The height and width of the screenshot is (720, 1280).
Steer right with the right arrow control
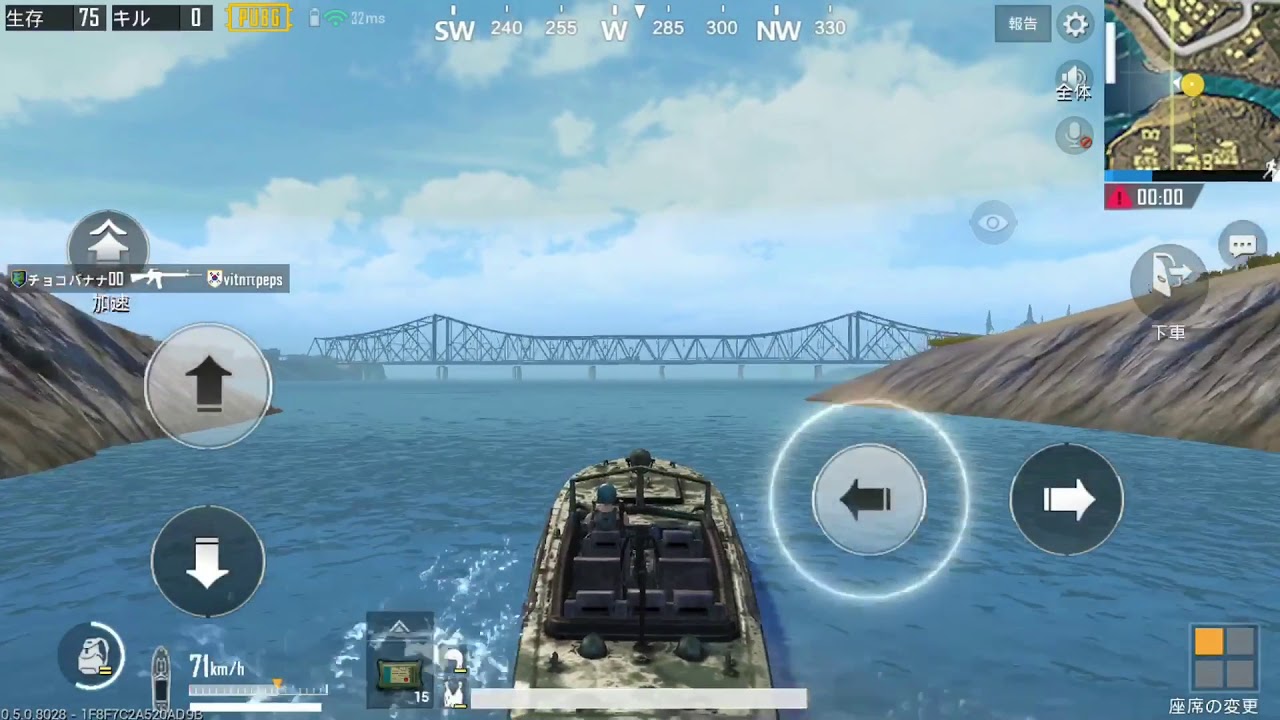click(x=1066, y=498)
